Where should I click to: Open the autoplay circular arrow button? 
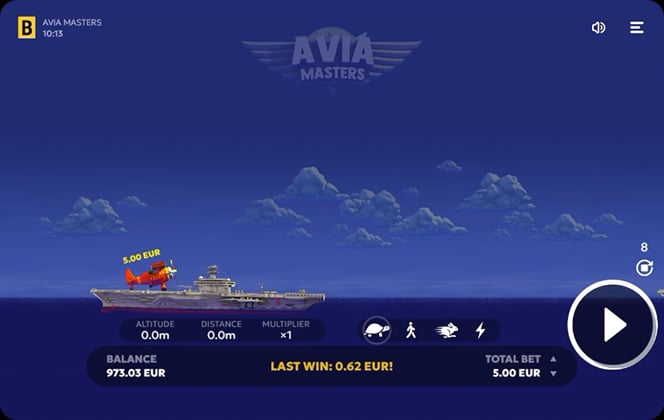pos(644,267)
